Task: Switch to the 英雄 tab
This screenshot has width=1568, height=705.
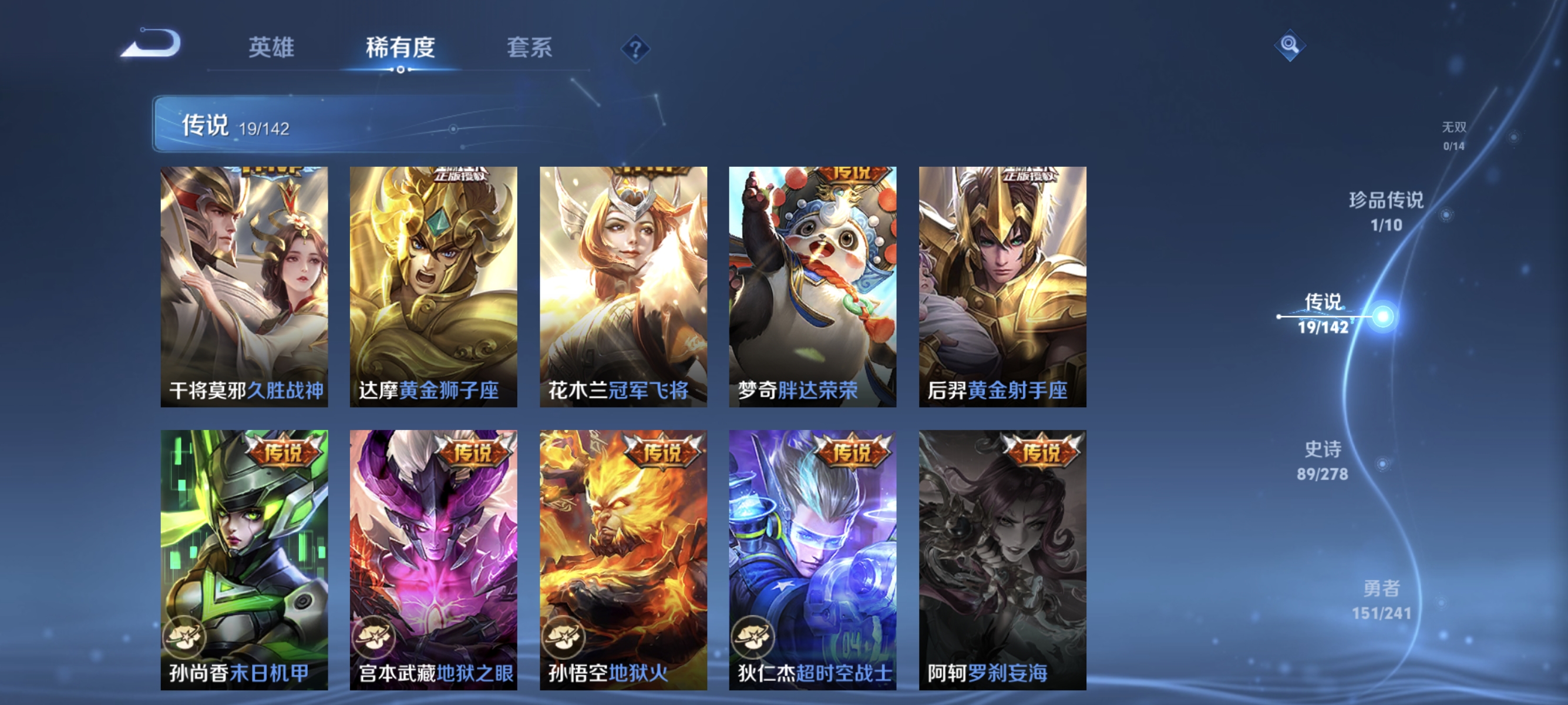Action: click(x=272, y=49)
